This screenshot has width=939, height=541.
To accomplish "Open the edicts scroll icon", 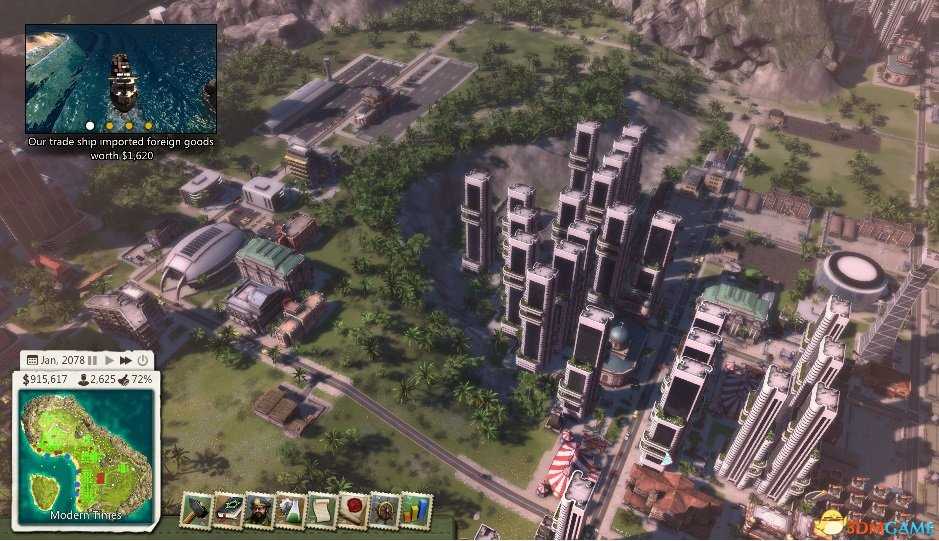I will 321,509.
